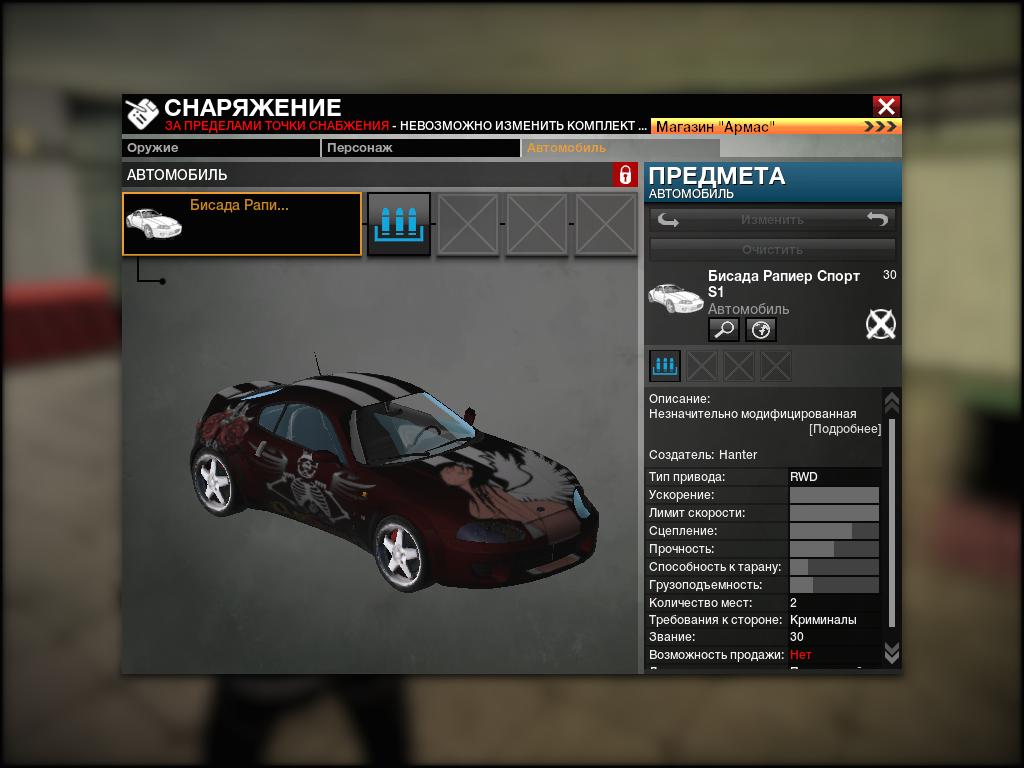Click the globe icon button
This screenshot has height=768, width=1024.
pyautogui.click(x=761, y=329)
